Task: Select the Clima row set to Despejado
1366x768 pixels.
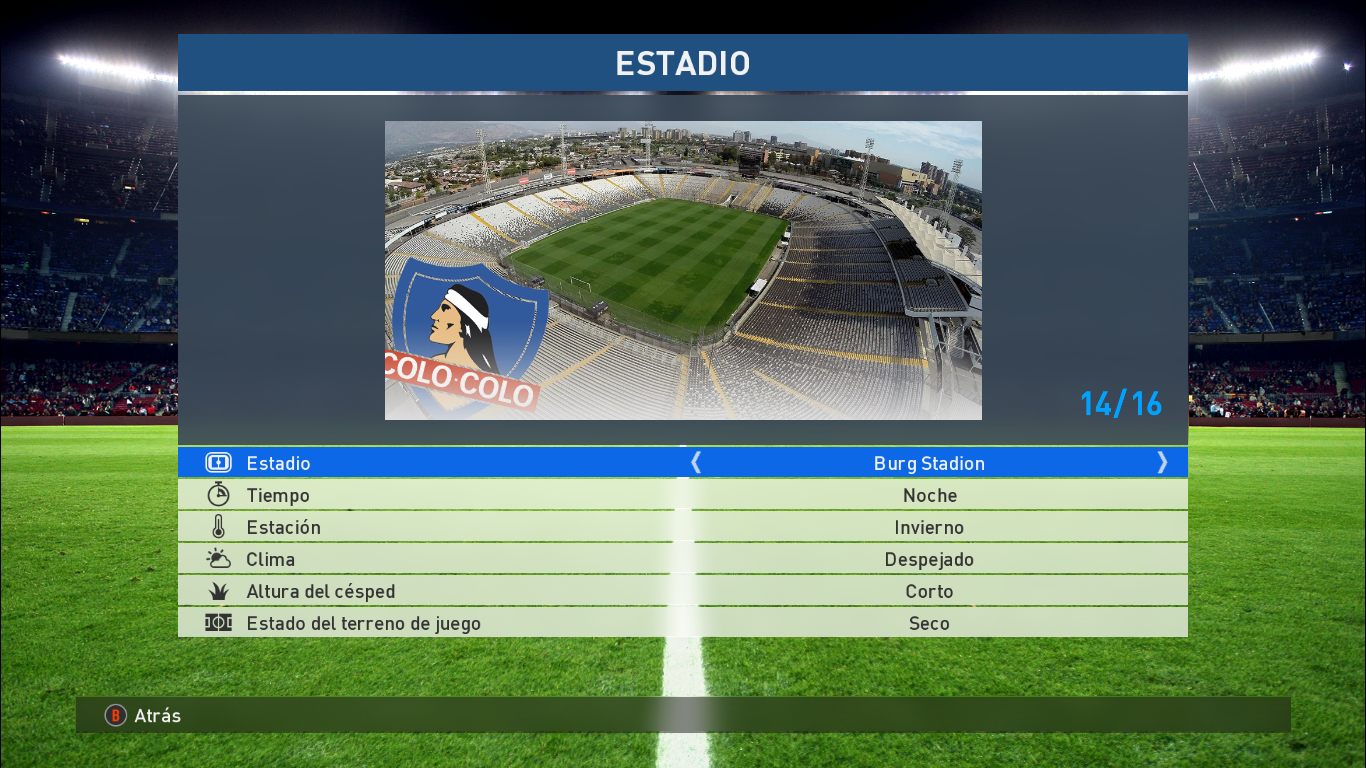Action: [682, 559]
